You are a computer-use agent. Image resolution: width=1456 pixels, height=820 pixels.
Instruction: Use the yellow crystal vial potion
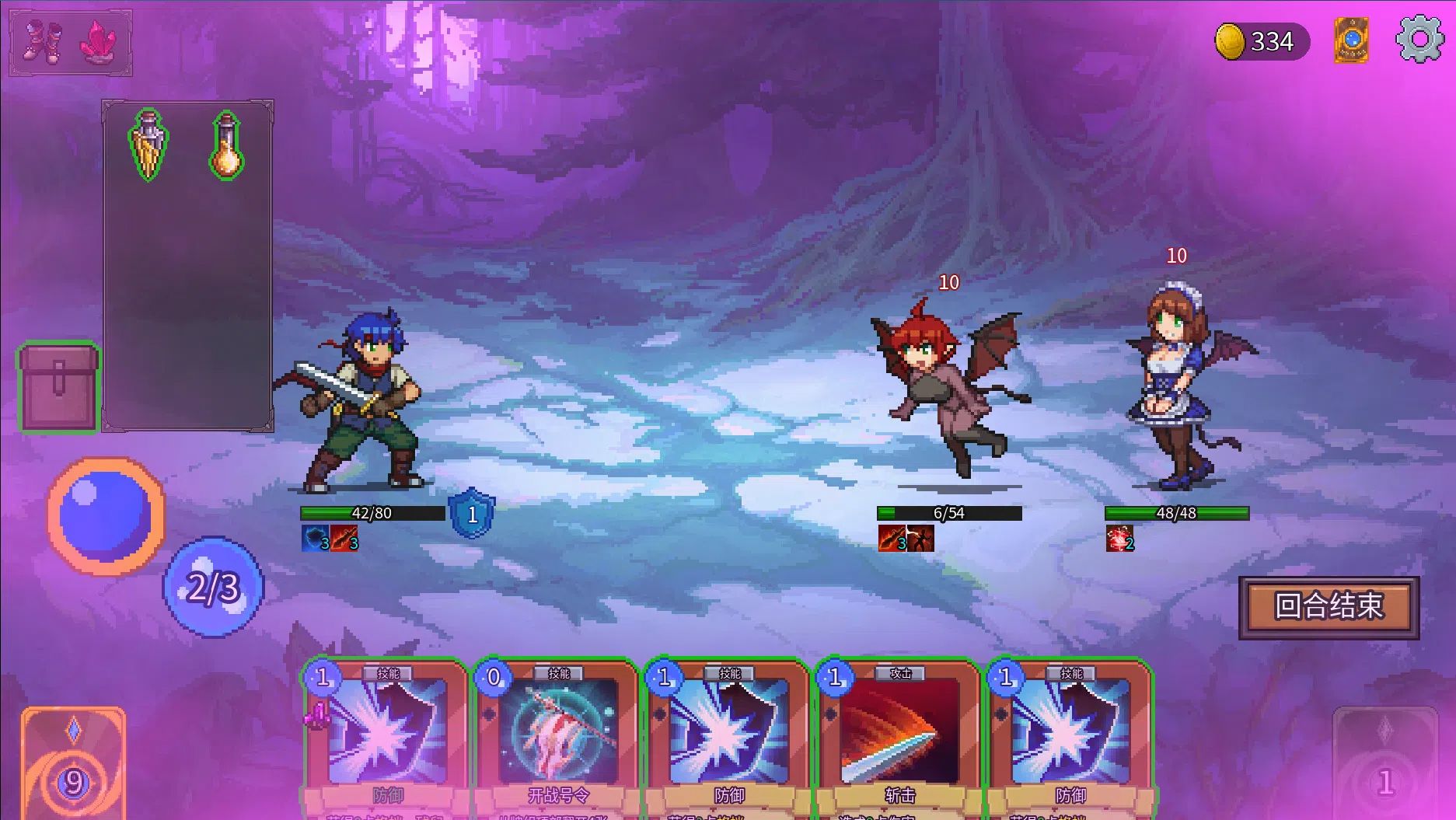tap(148, 145)
